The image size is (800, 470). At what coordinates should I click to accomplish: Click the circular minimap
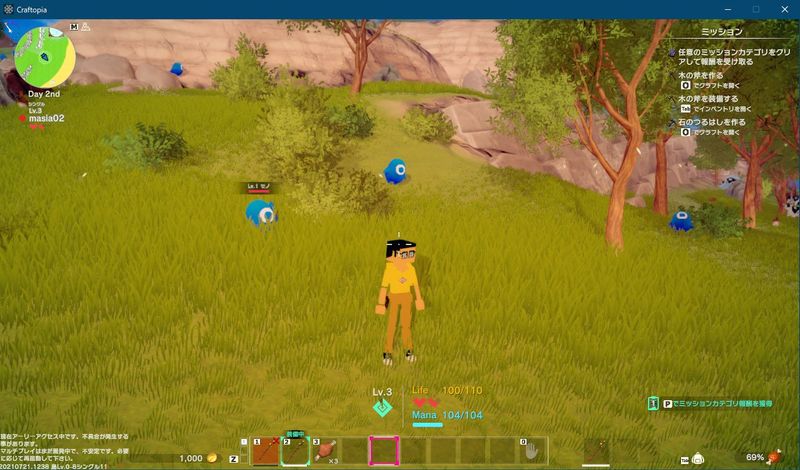[x=45, y=56]
